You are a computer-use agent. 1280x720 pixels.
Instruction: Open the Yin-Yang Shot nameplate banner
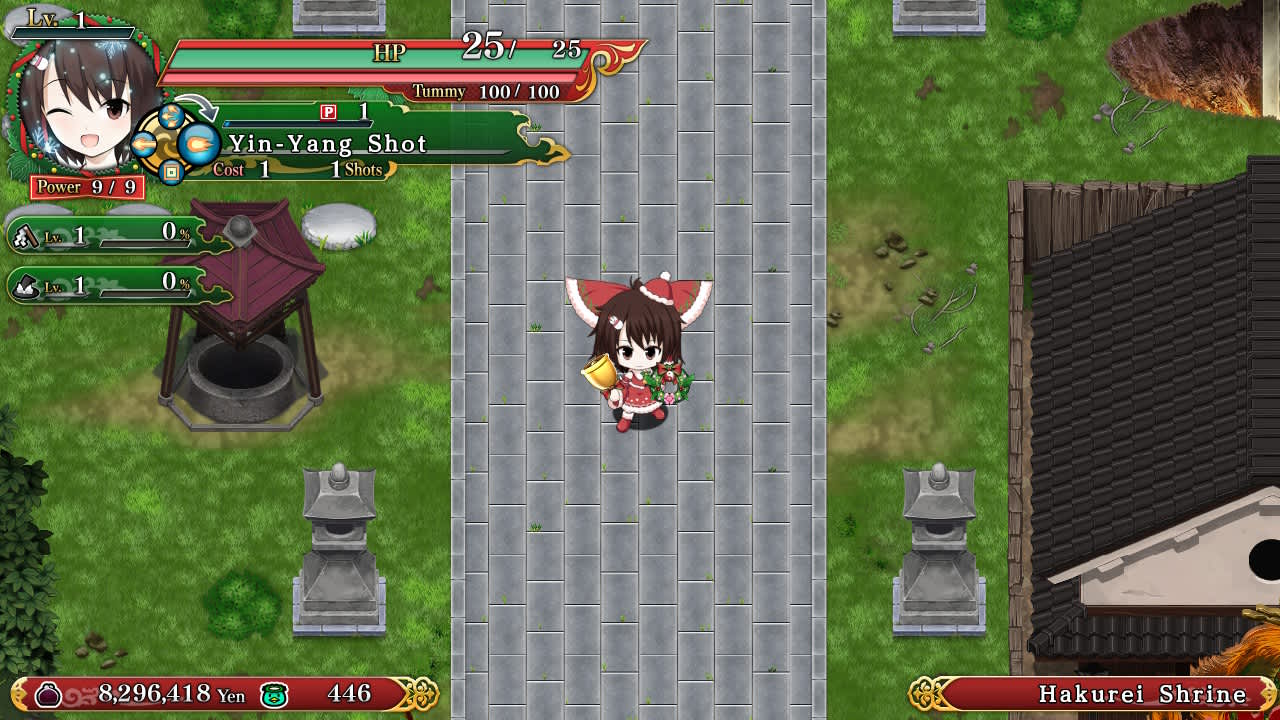[x=330, y=144]
